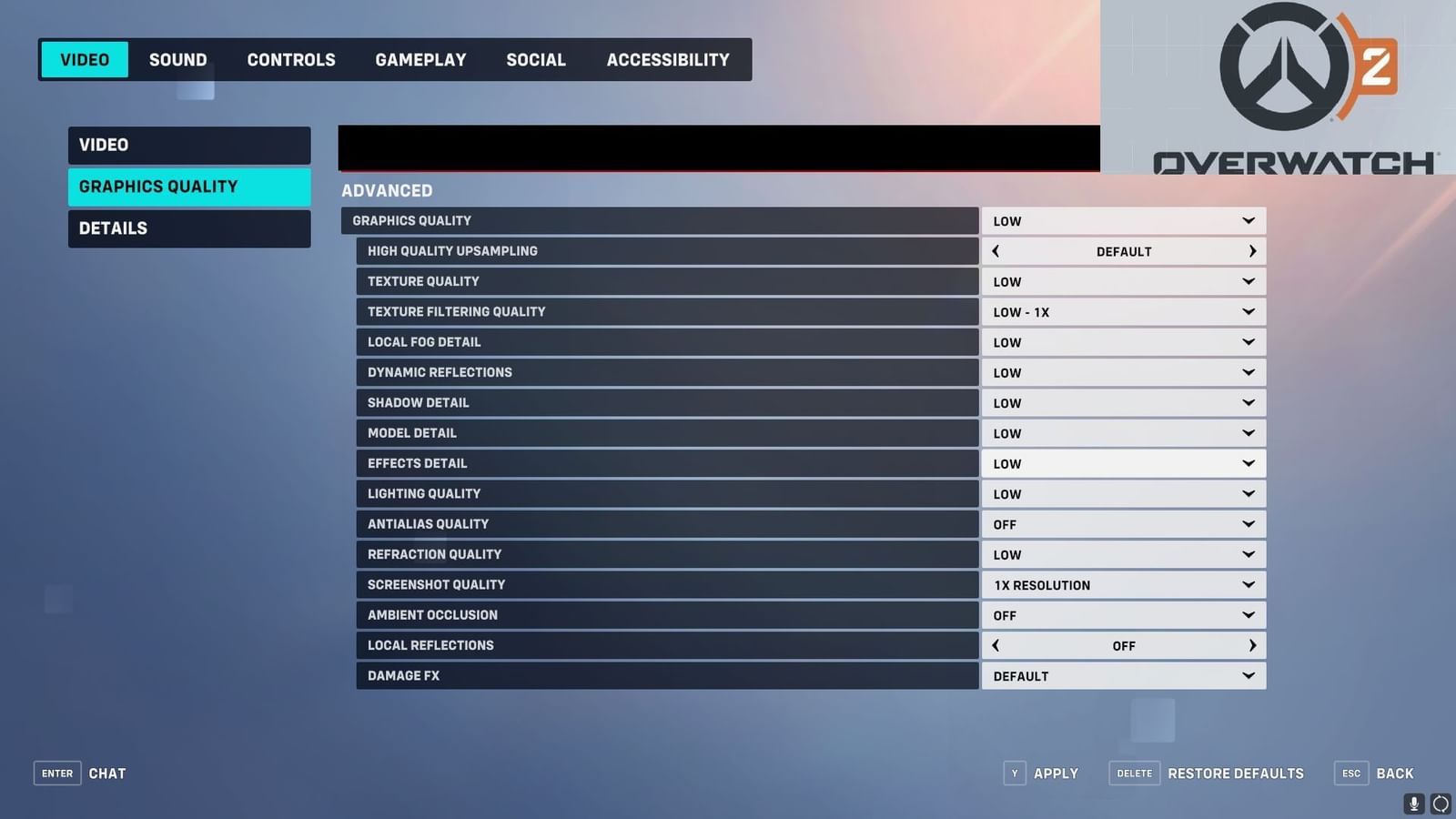Click the Y key badge next to Apply
This screenshot has width=1456, height=819.
(x=1015, y=773)
